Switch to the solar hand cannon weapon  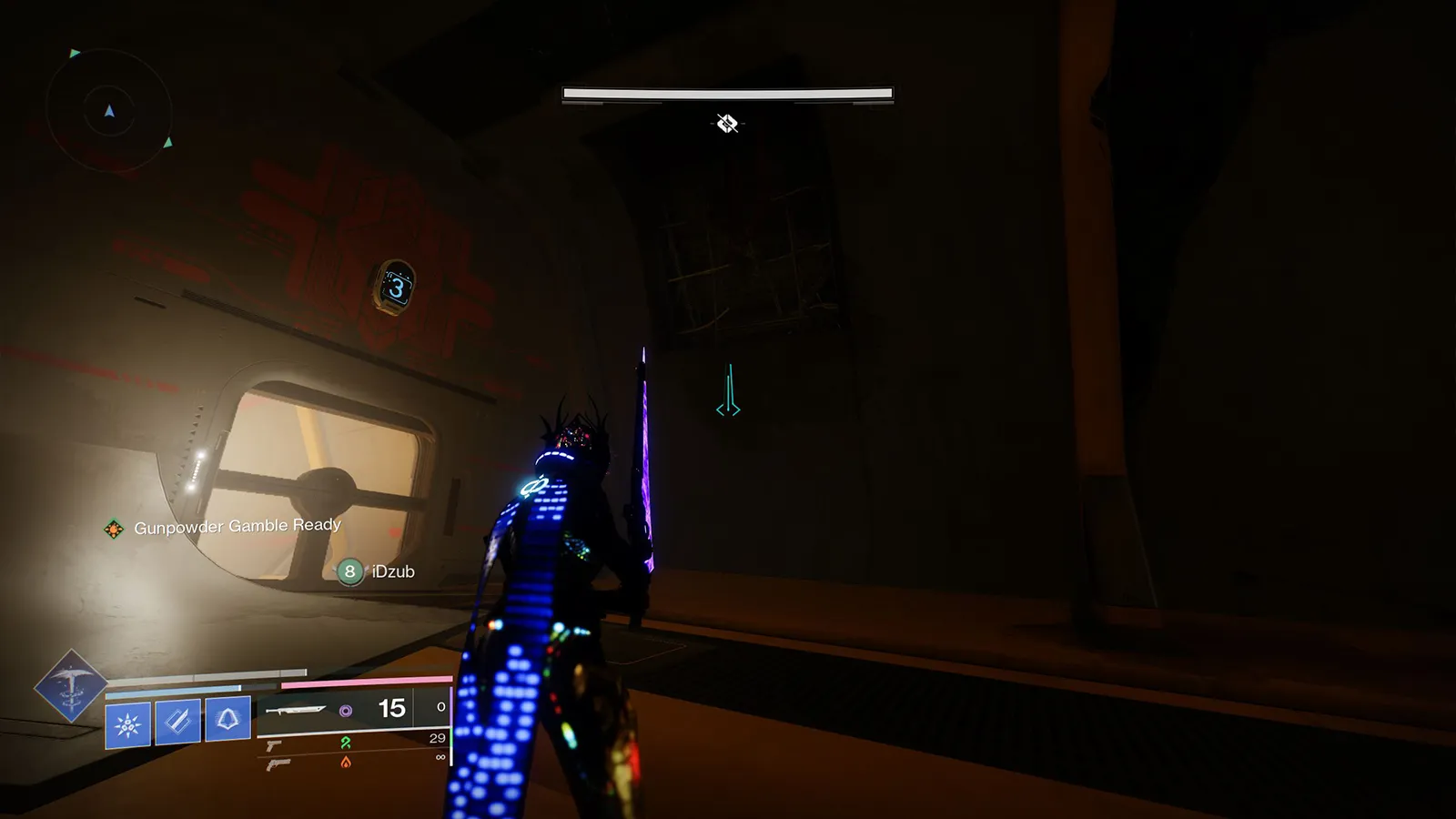coord(278,764)
